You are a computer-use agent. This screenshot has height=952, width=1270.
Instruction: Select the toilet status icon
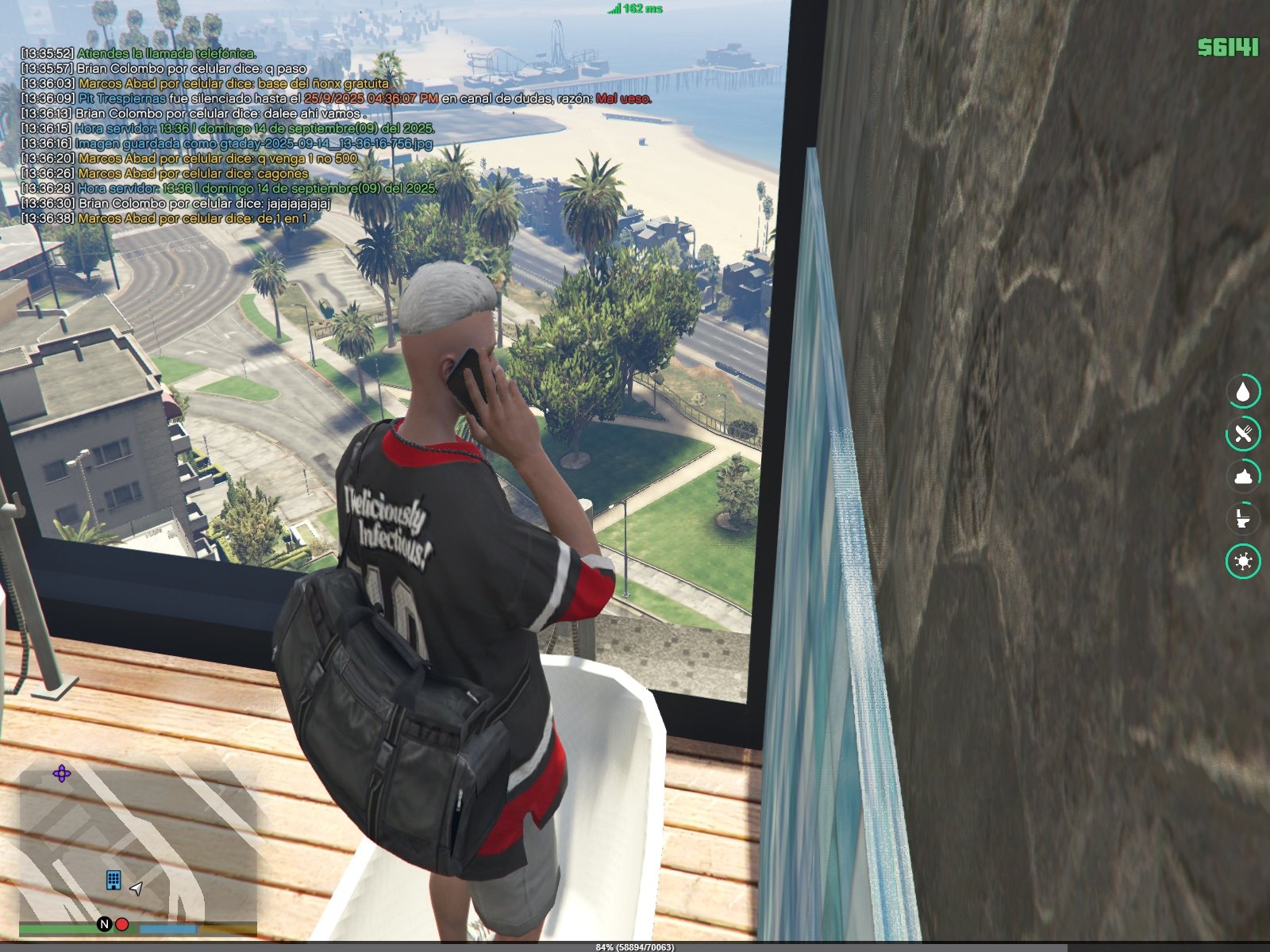click(x=1243, y=519)
